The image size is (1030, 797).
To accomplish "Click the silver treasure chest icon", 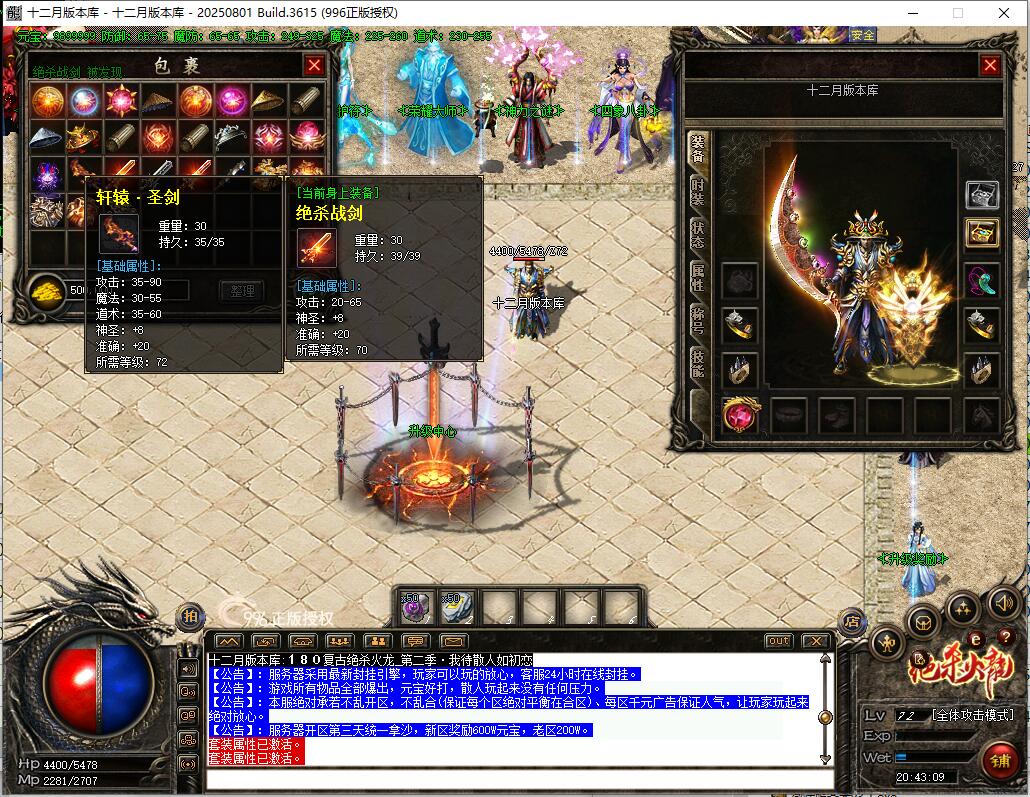I will click(982, 194).
